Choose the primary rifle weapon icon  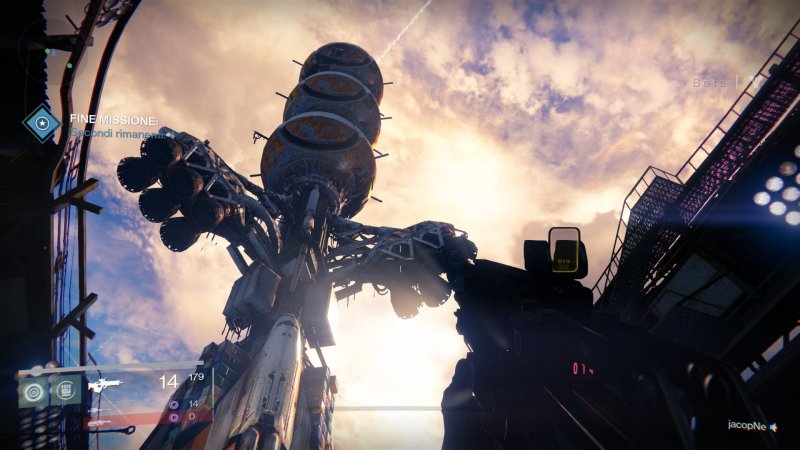click(x=105, y=385)
